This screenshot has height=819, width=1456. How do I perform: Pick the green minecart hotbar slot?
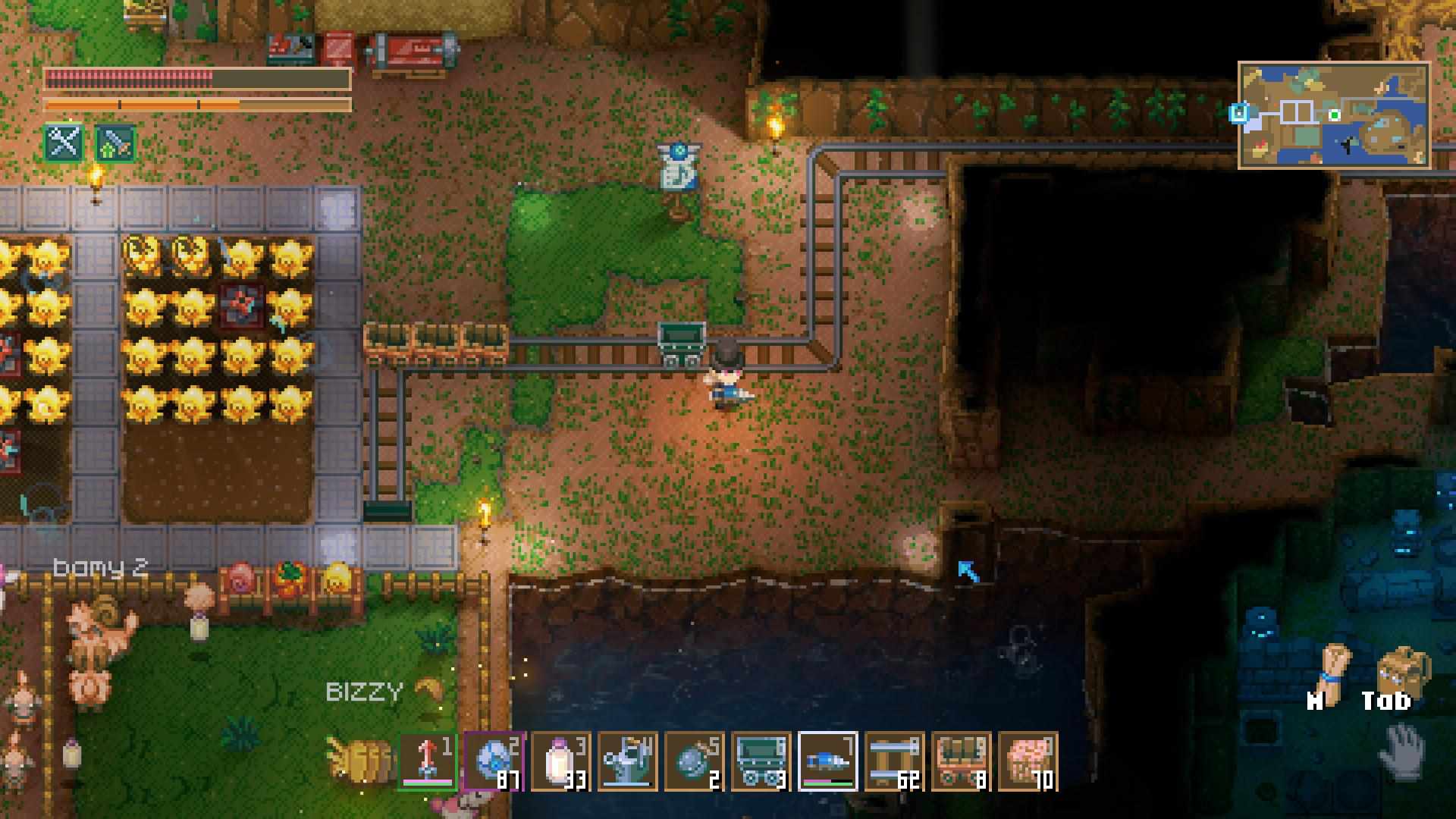coord(761,761)
